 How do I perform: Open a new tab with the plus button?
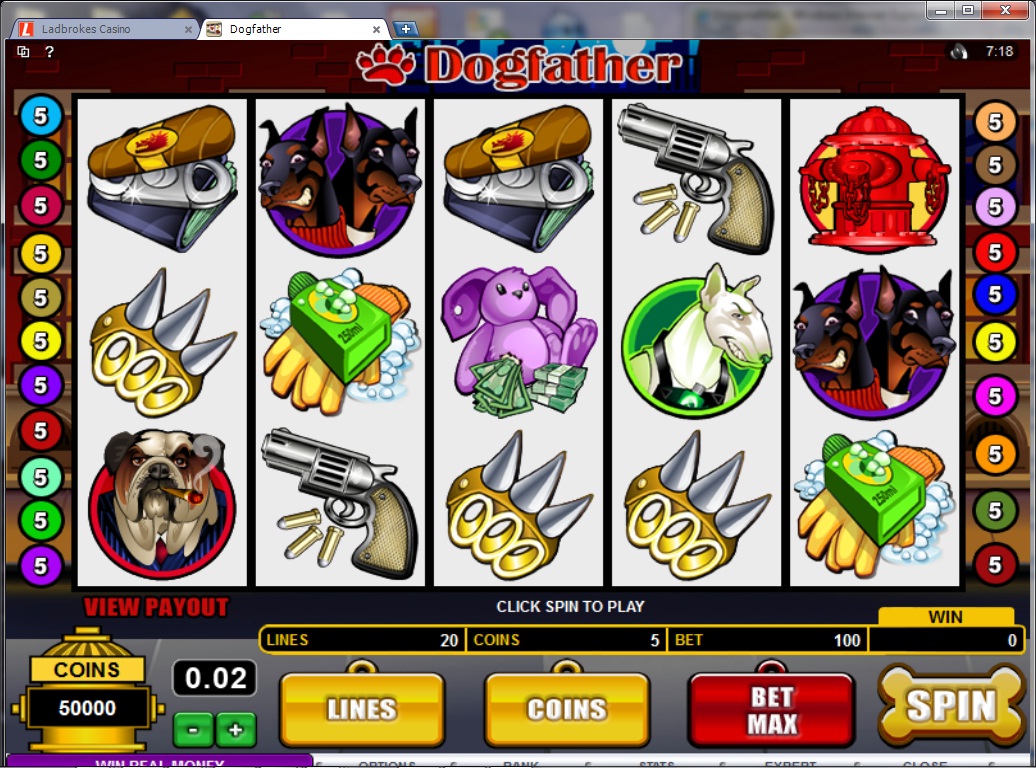[x=405, y=29]
